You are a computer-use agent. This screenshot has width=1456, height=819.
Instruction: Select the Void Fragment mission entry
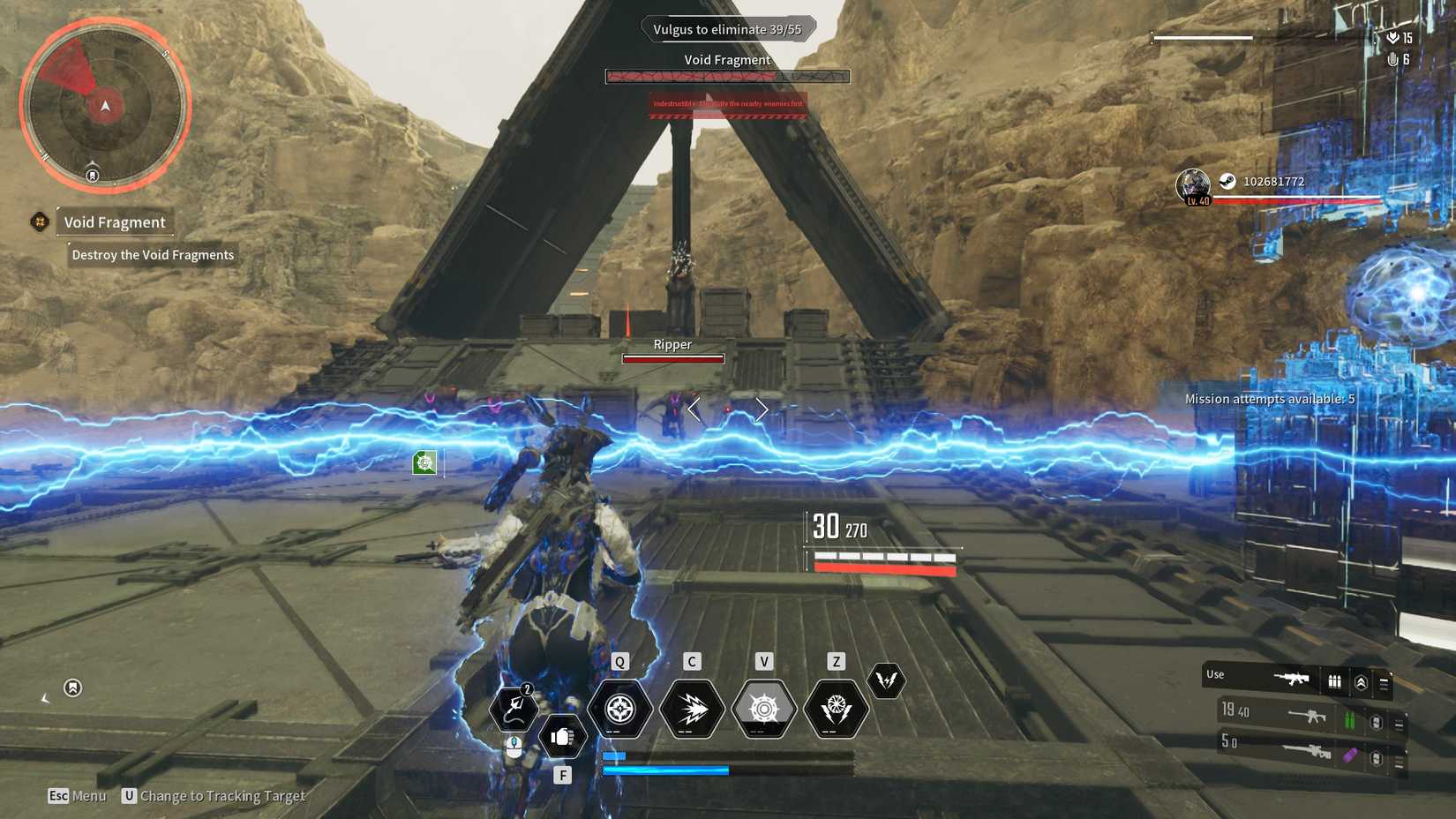pos(114,222)
